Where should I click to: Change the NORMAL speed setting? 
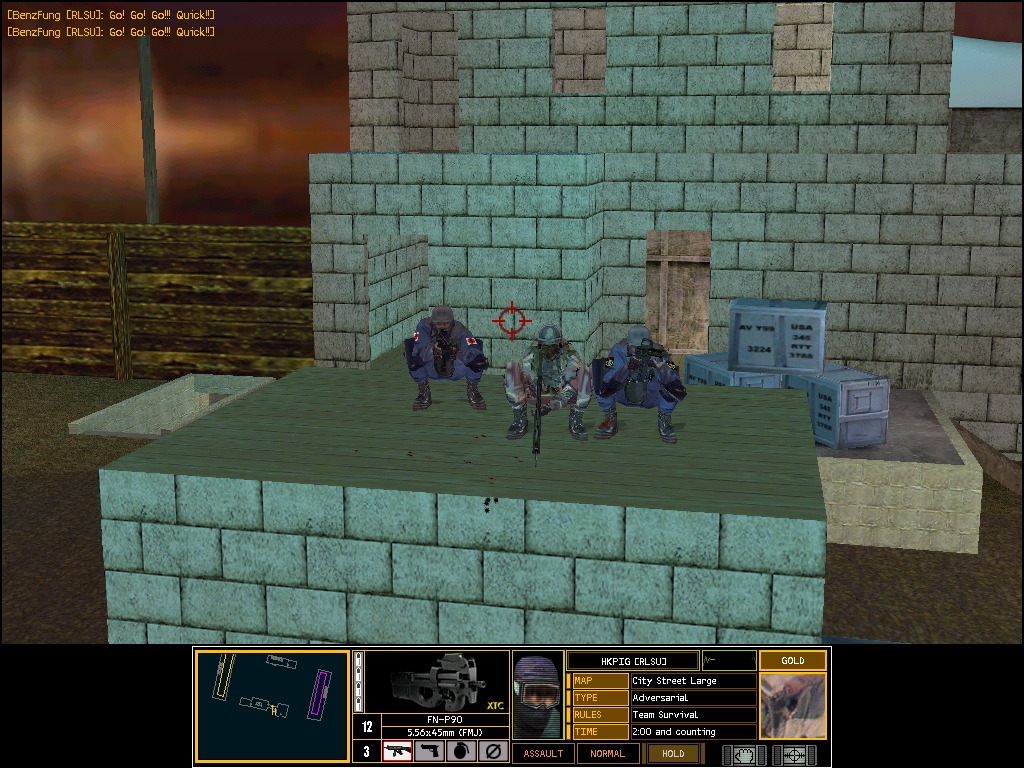click(x=607, y=753)
